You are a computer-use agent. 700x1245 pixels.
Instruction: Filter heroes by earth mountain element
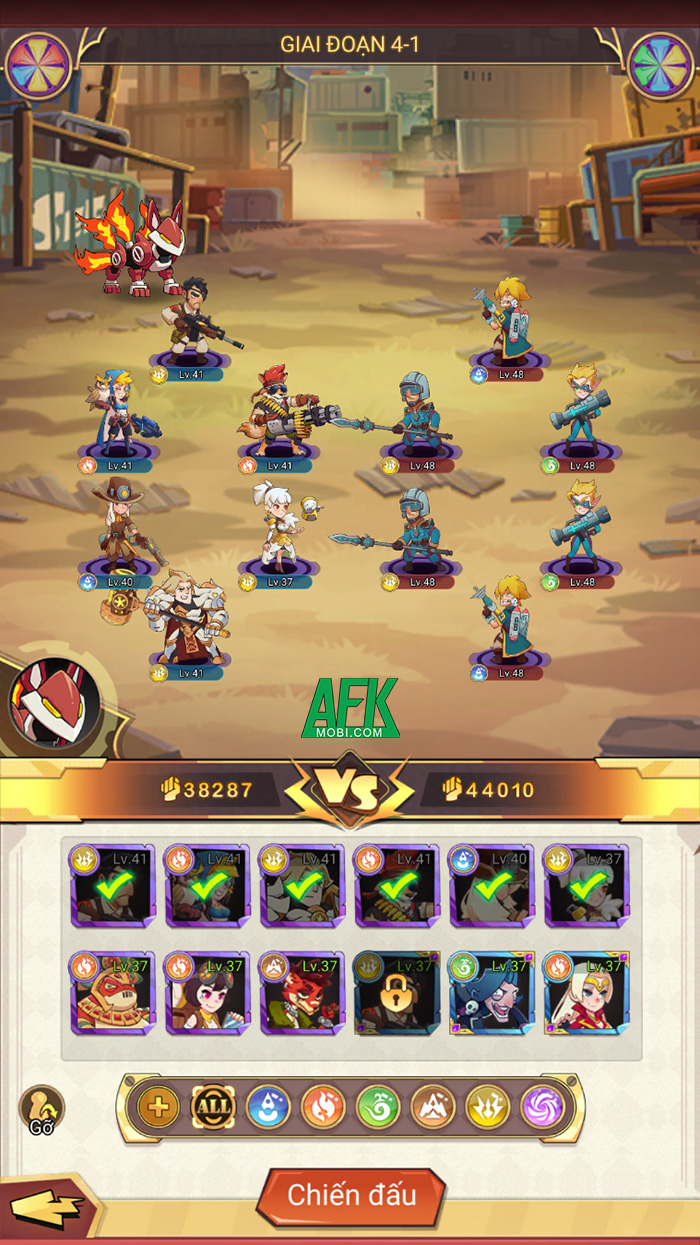[x=433, y=1107]
